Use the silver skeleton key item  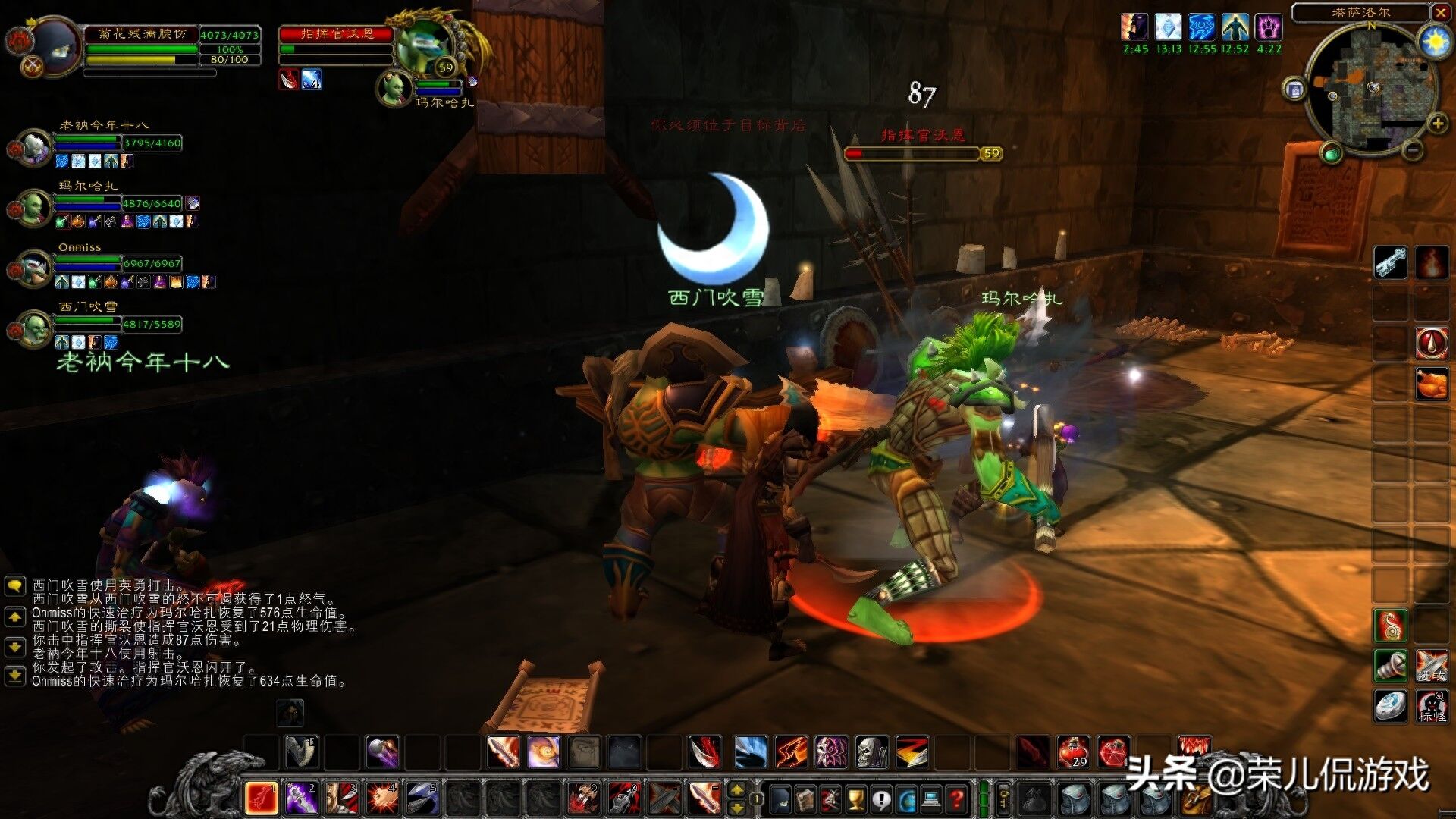tap(1390, 263)
